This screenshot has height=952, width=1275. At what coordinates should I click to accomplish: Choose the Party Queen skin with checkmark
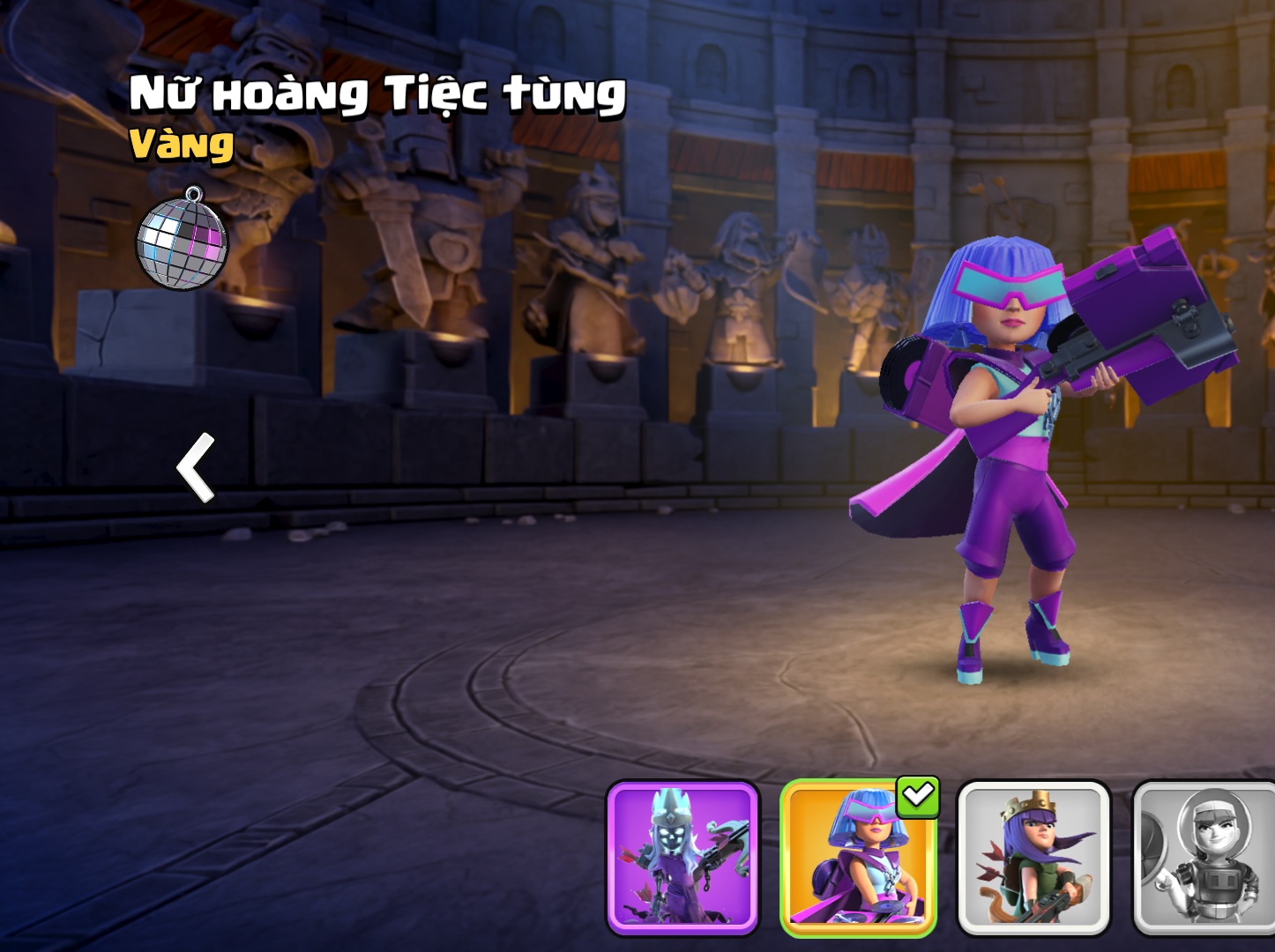point(857,857)
